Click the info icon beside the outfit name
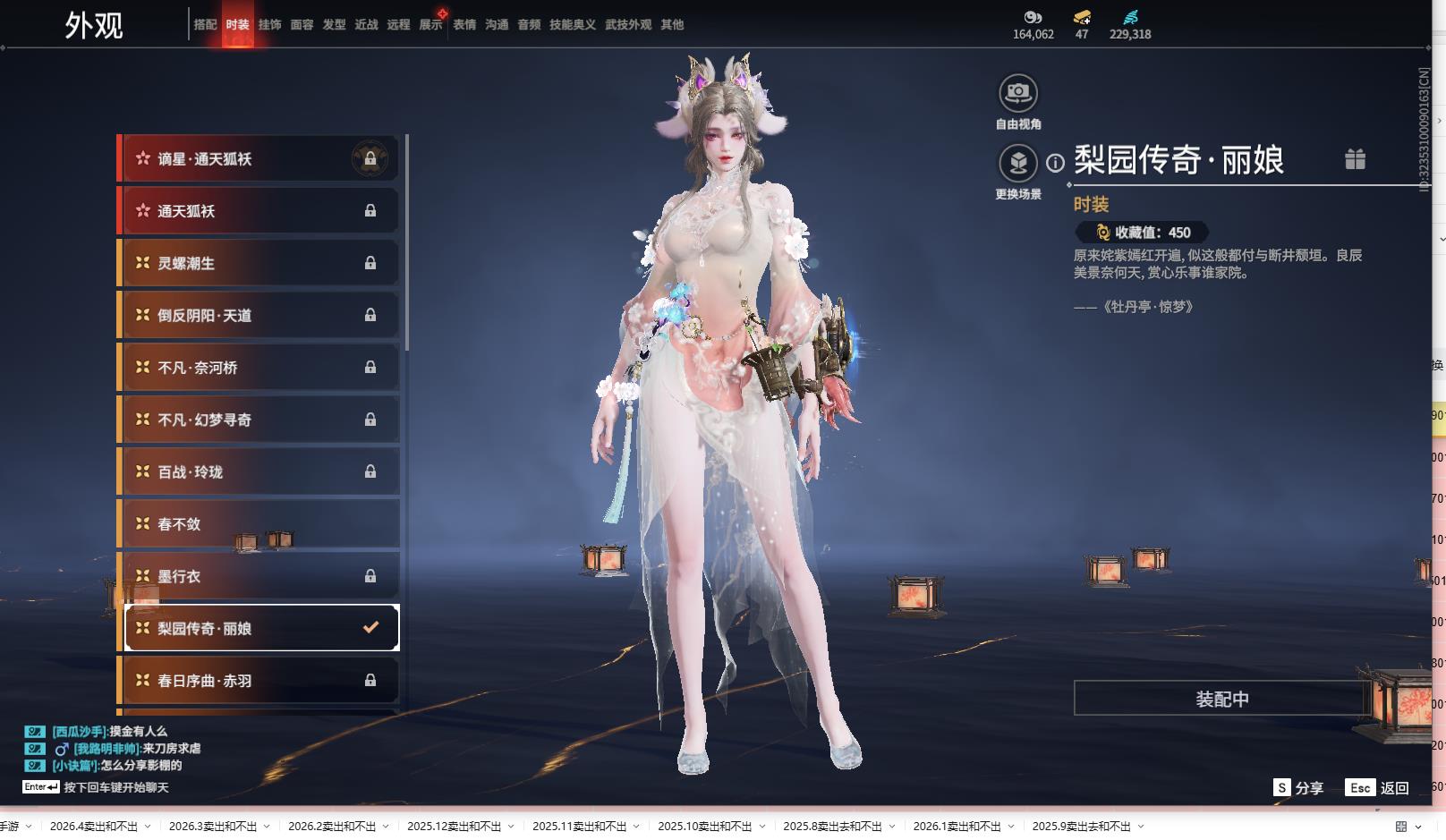The image size is (1446, 840). pos(1056,163)
